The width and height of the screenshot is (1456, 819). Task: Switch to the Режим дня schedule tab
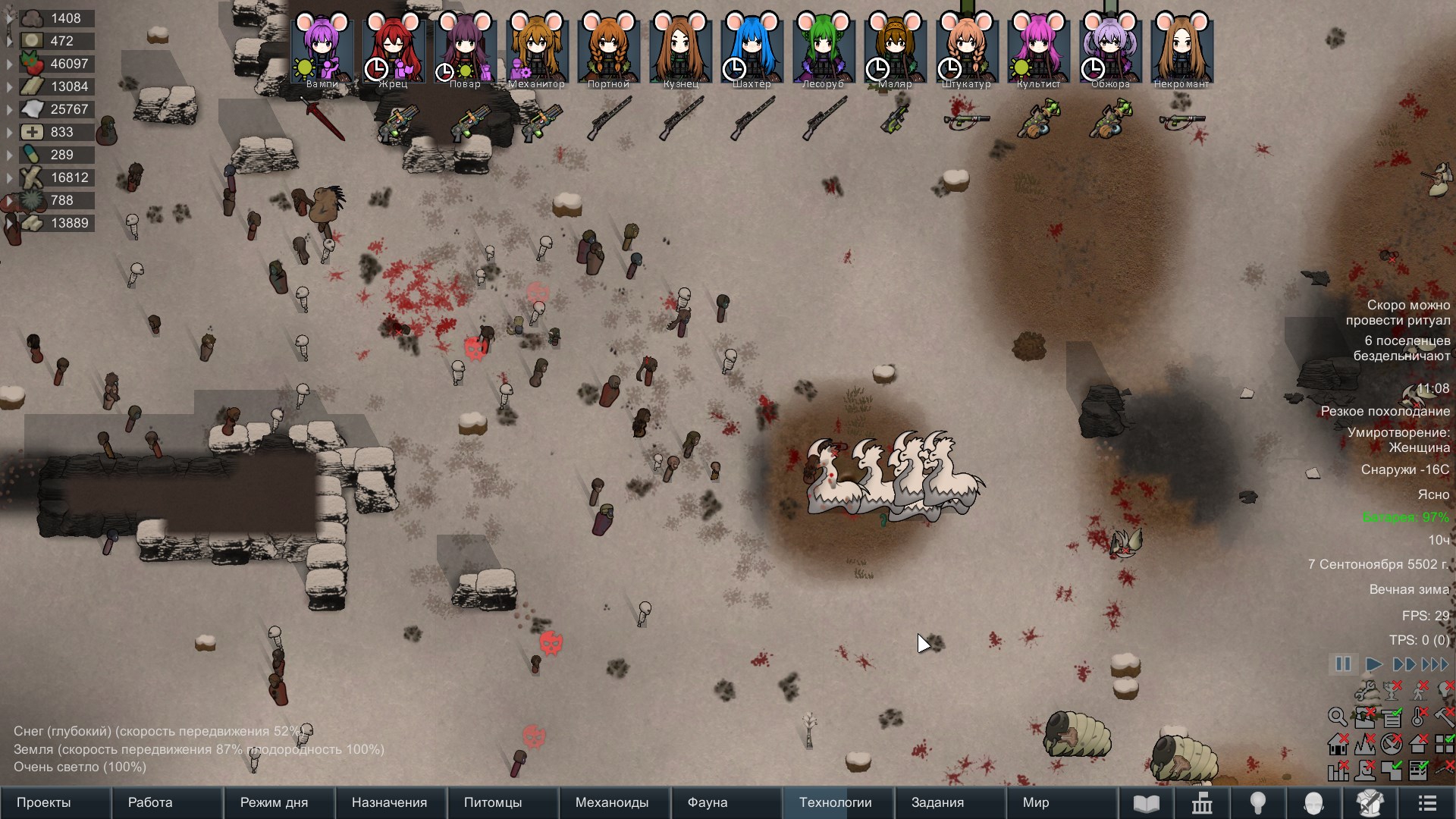pos(274,802)
